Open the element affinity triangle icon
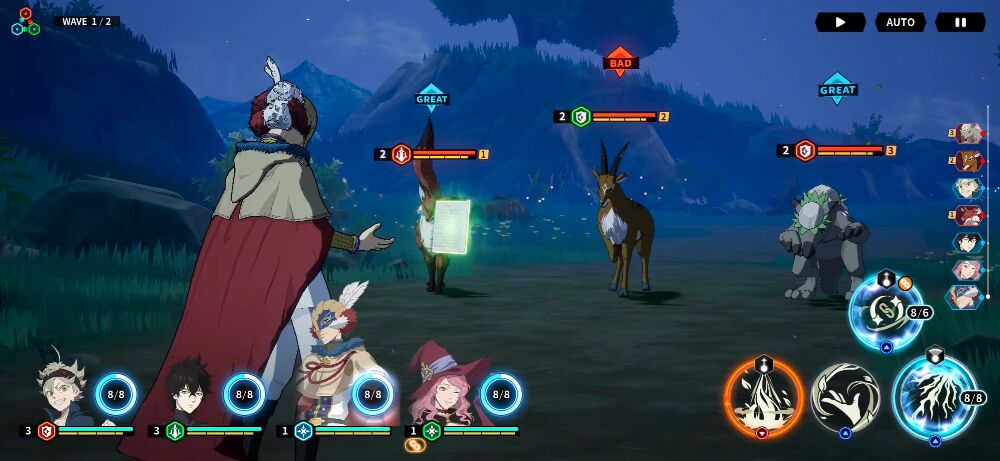This screenshot has height=461, width=1000. [x=25, y=22]
